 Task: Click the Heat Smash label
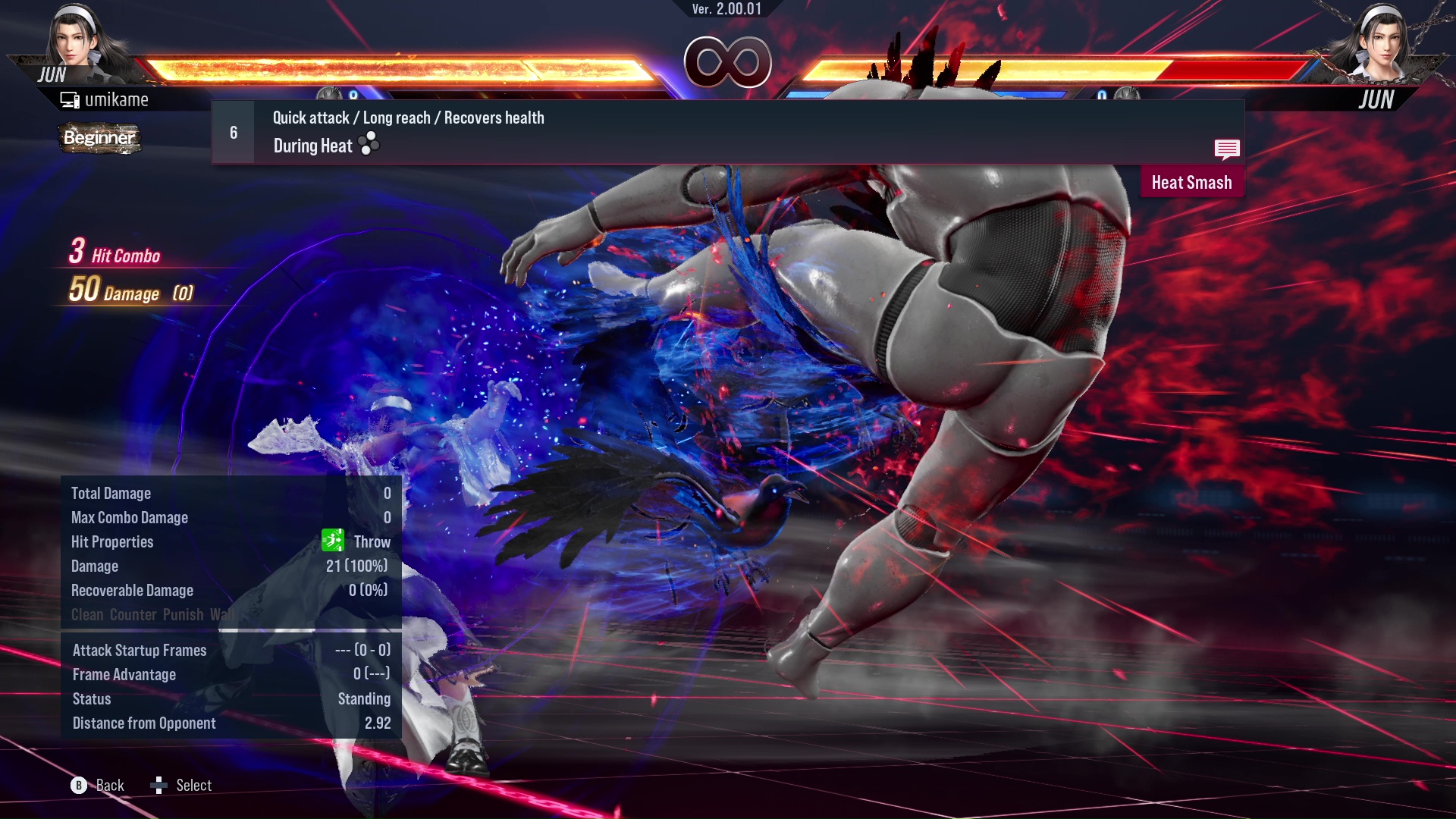(1192, 182)
